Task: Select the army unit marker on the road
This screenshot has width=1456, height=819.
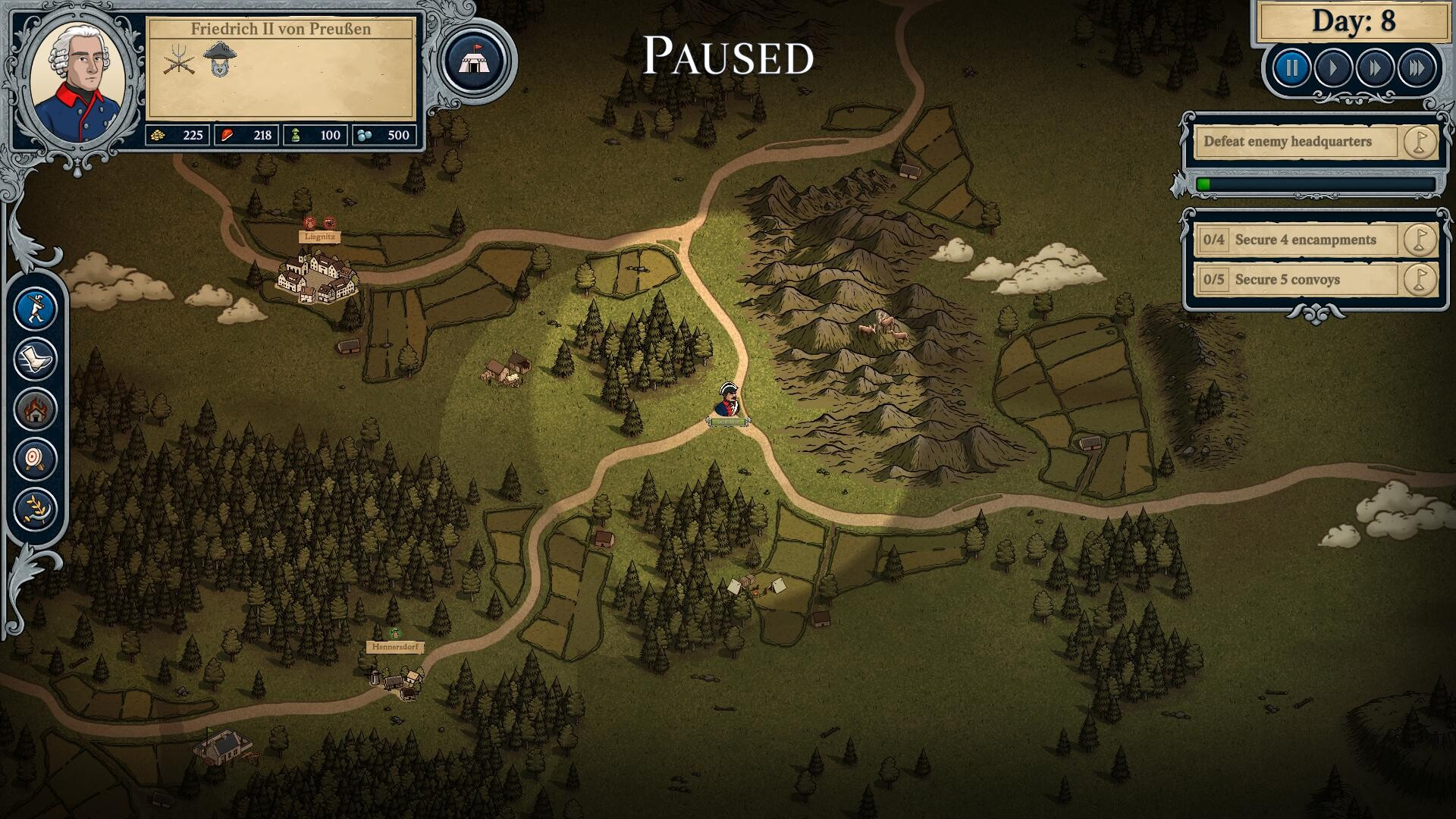Action: (x=728, y=402)
